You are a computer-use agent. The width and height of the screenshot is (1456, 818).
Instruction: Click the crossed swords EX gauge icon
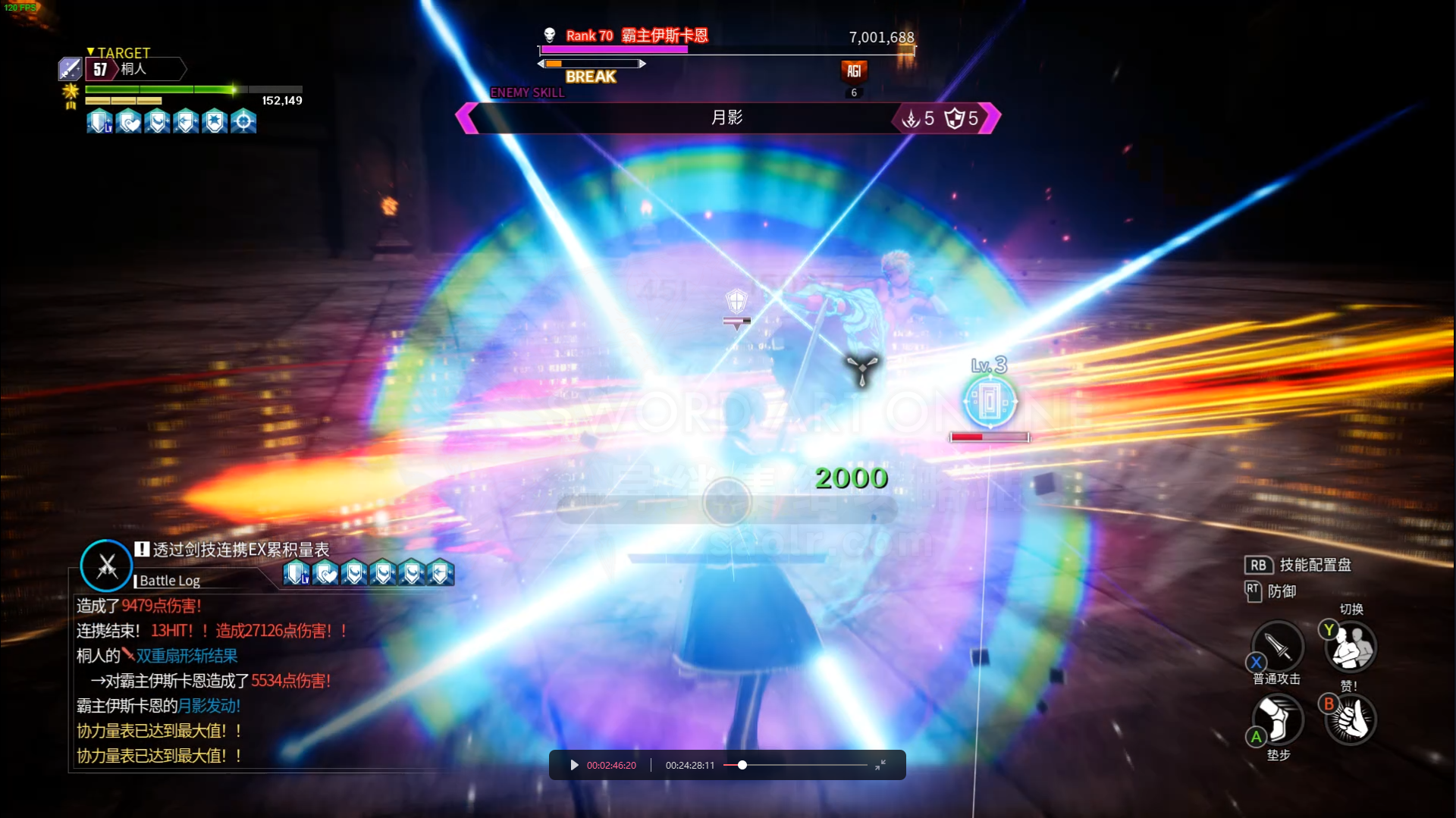click(106, 566)
